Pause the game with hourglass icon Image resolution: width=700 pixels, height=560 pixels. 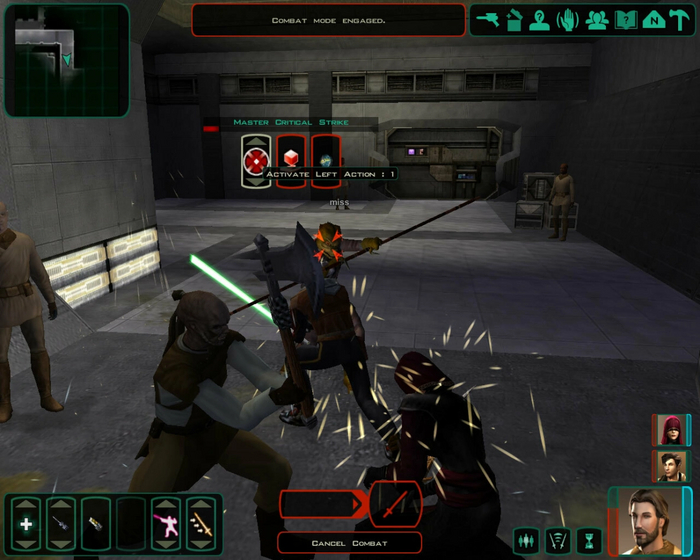589,541
